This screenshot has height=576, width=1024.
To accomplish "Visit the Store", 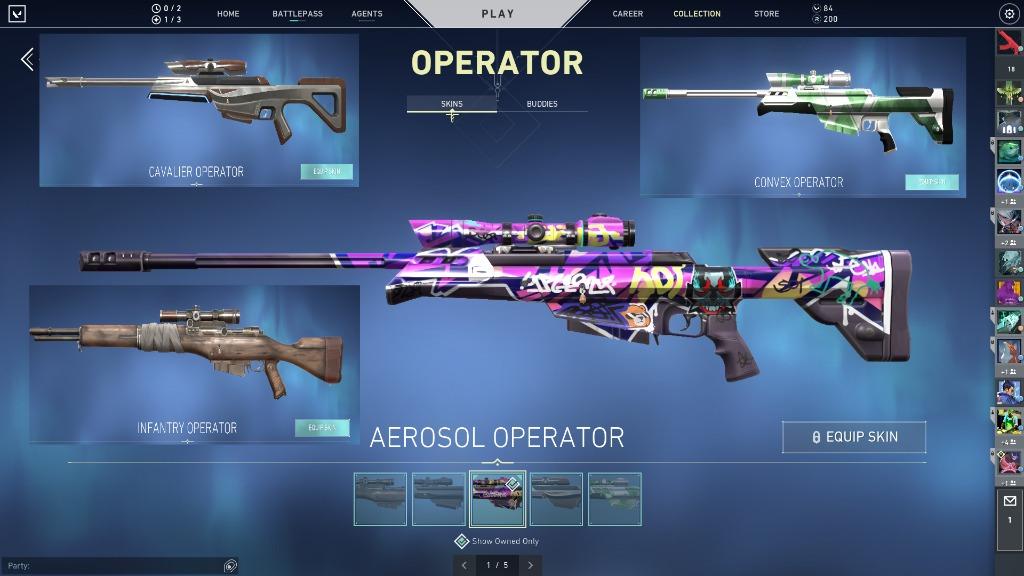I will coord(767,14).
